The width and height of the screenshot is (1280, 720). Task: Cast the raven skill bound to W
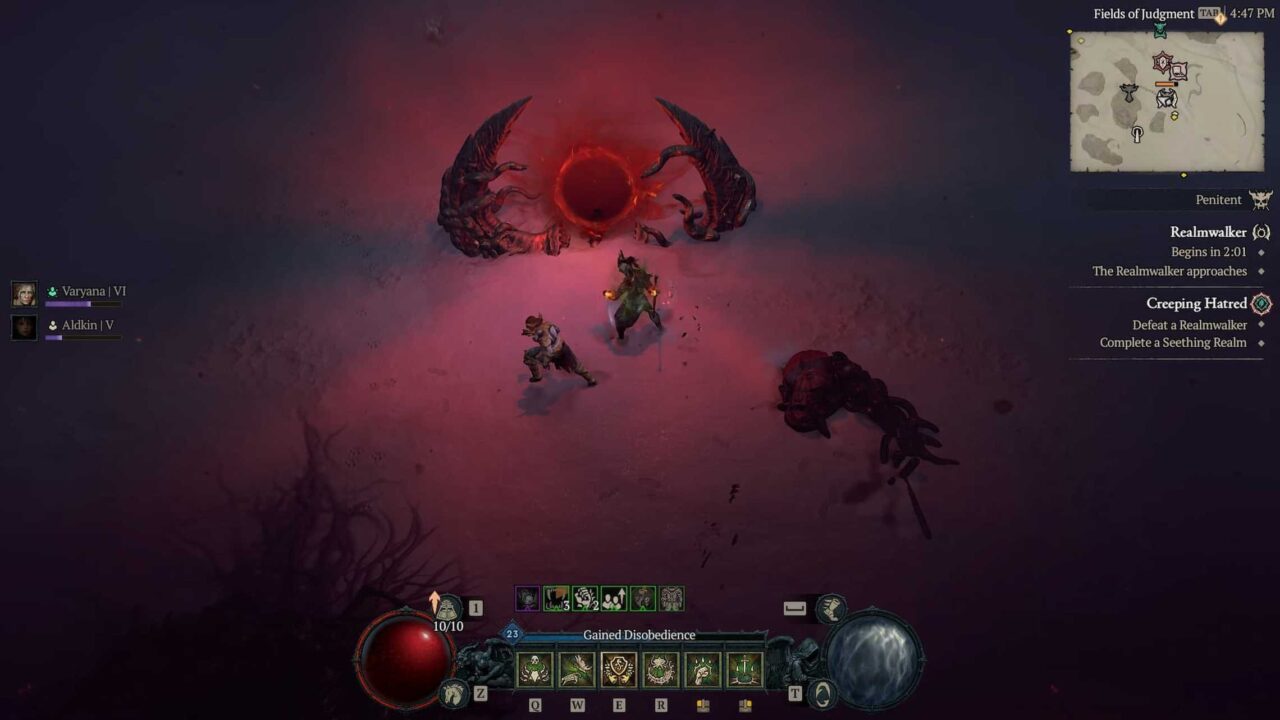point(578,668)
